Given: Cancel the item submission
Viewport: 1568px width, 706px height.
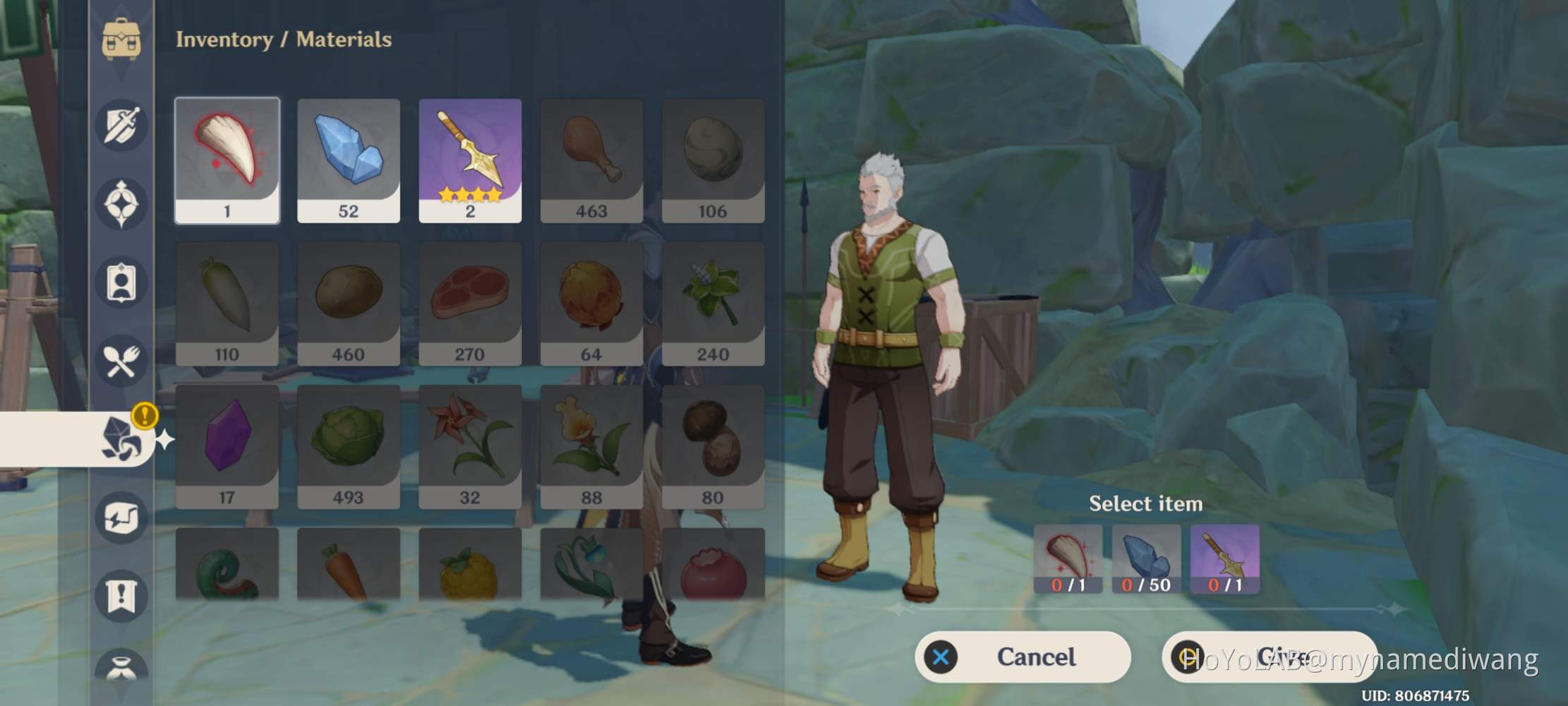Looking at the screenshot, I should 1022,657.
